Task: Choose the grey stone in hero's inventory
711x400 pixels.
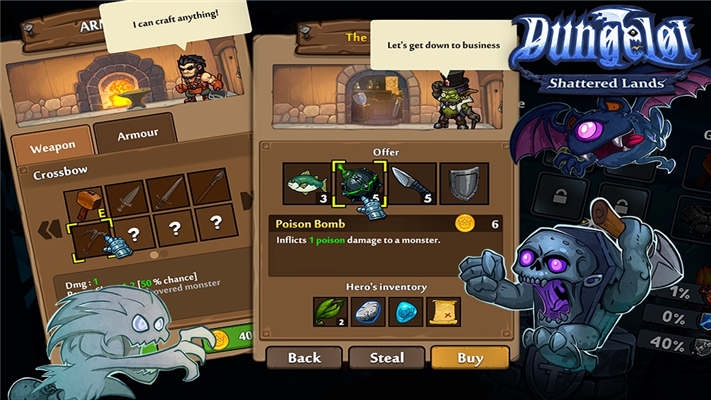Action: (368, 311)
